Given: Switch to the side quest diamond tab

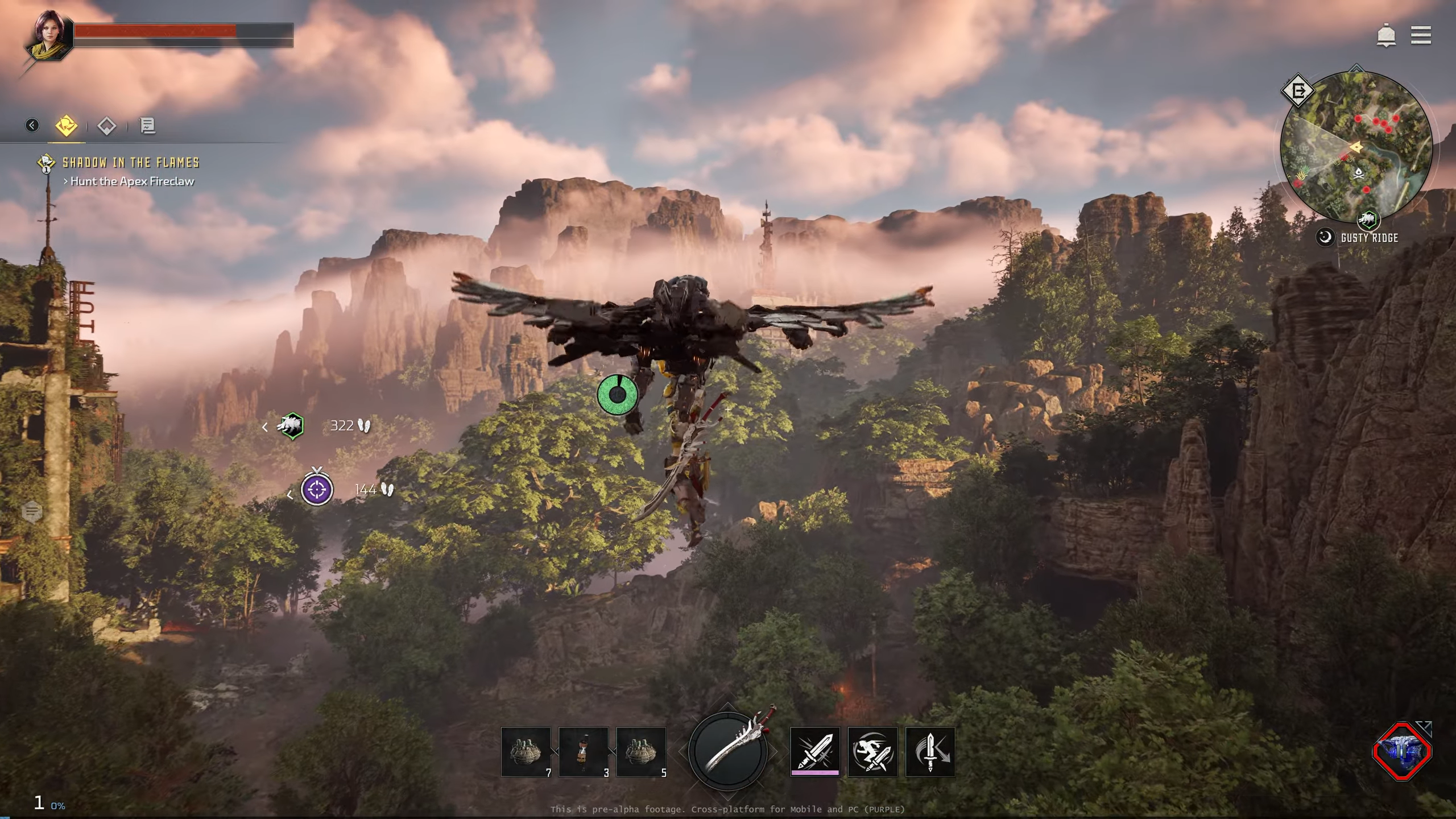Looking at the screenshot, I should tap(106, 126).
